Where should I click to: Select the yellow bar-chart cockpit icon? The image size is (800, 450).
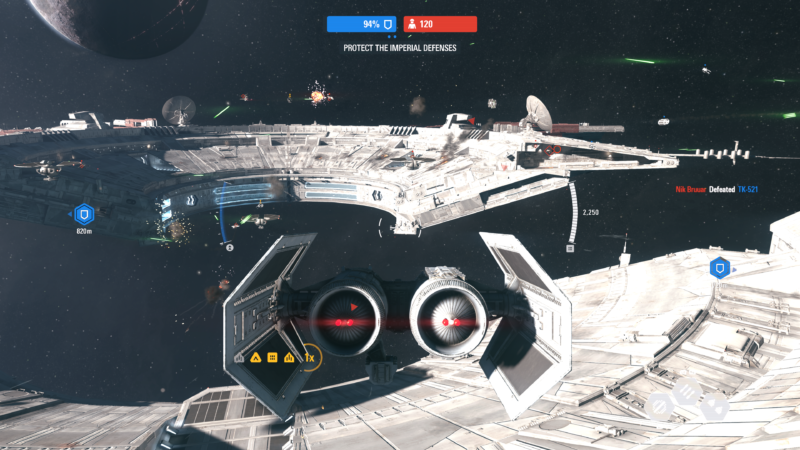pos(289,357)
